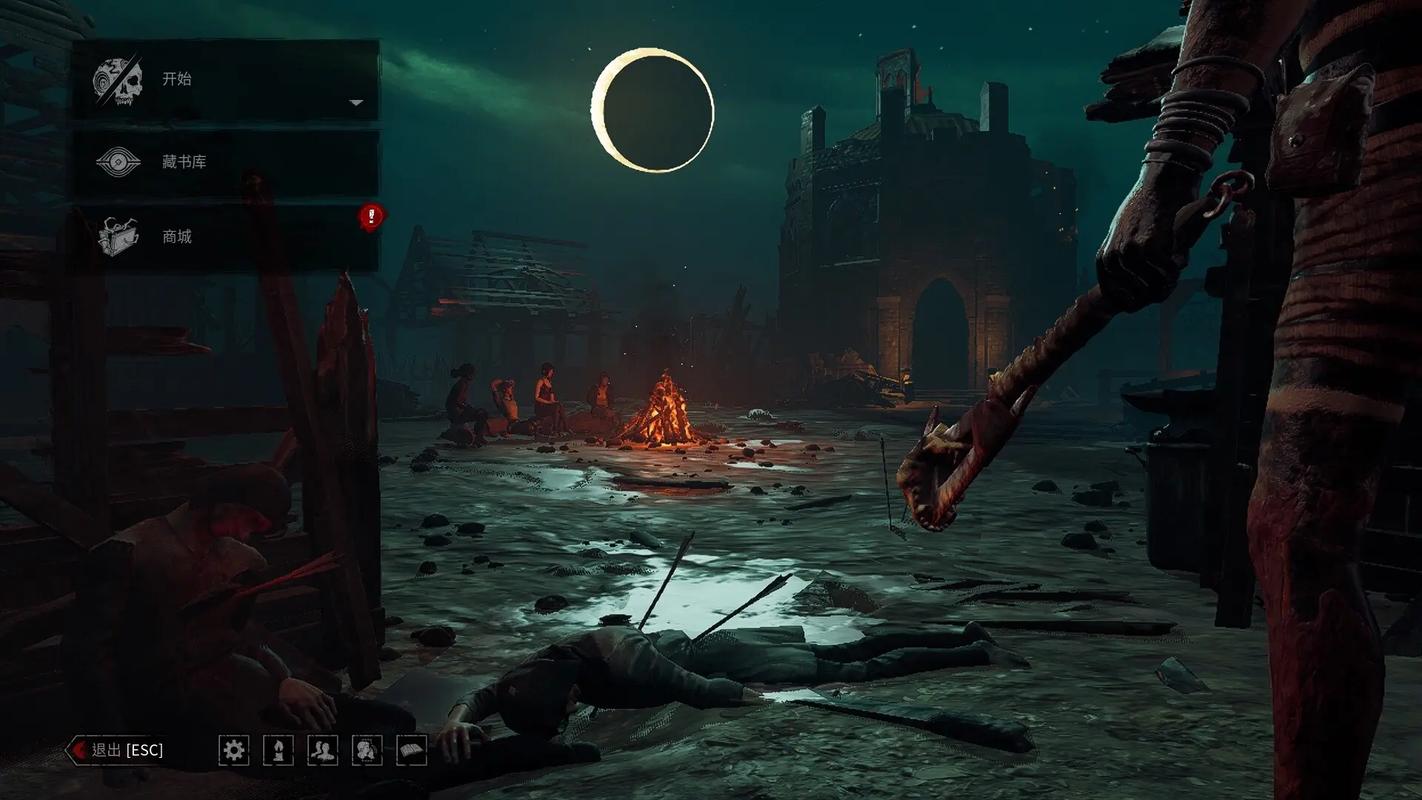Viewport: 1422px width, 800px height.
Task: Click the 退出 [ESC] exit button
Action: tap(117, 750)
